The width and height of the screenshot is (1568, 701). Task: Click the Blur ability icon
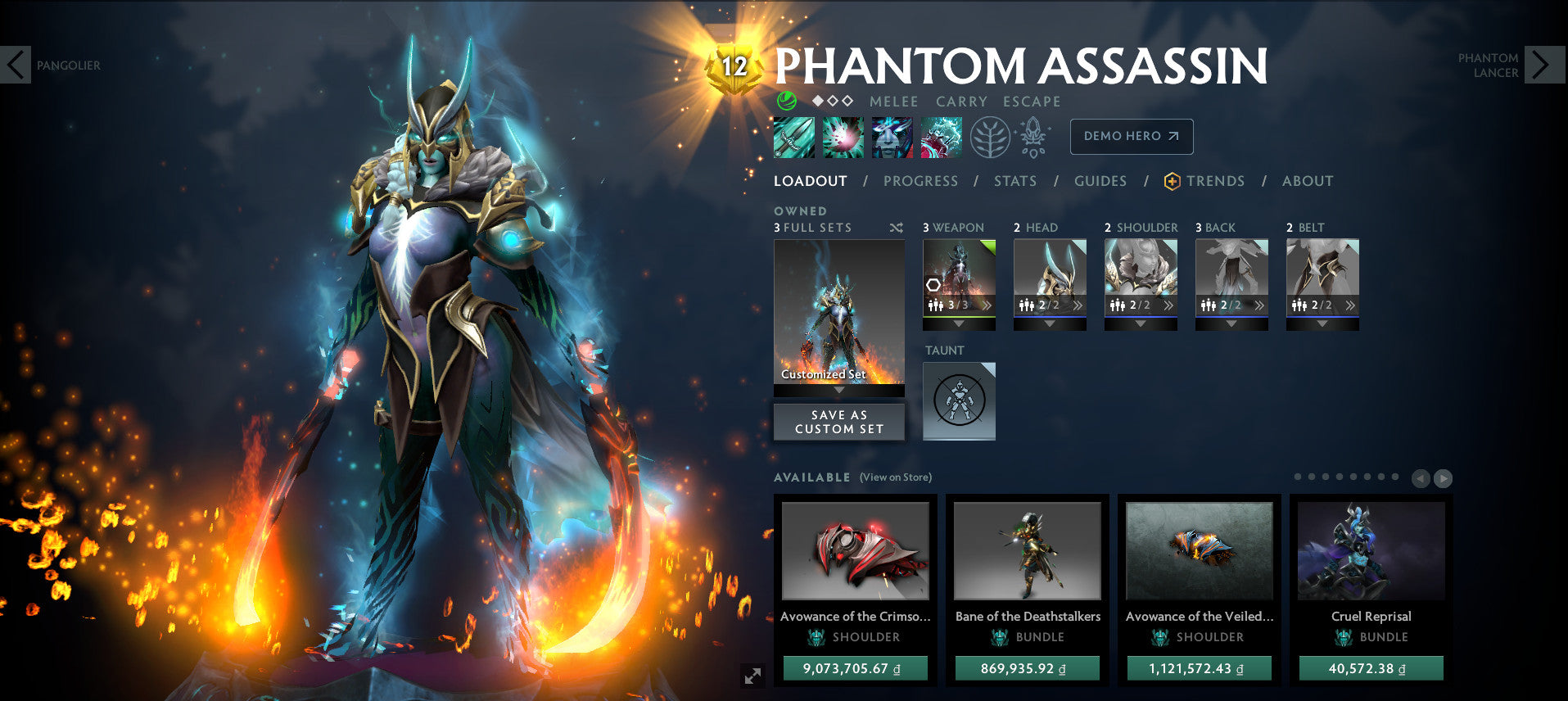[x=892, y=137]
